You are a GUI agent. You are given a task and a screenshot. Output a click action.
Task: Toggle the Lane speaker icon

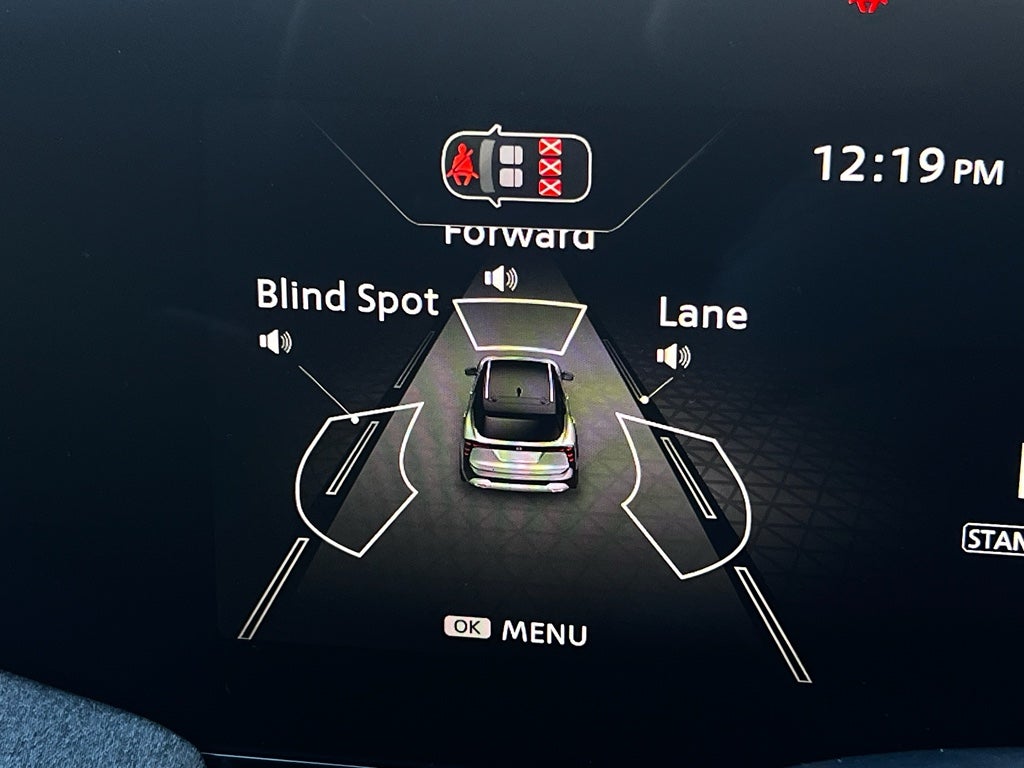pyautogui.click(x=673, y=355)
